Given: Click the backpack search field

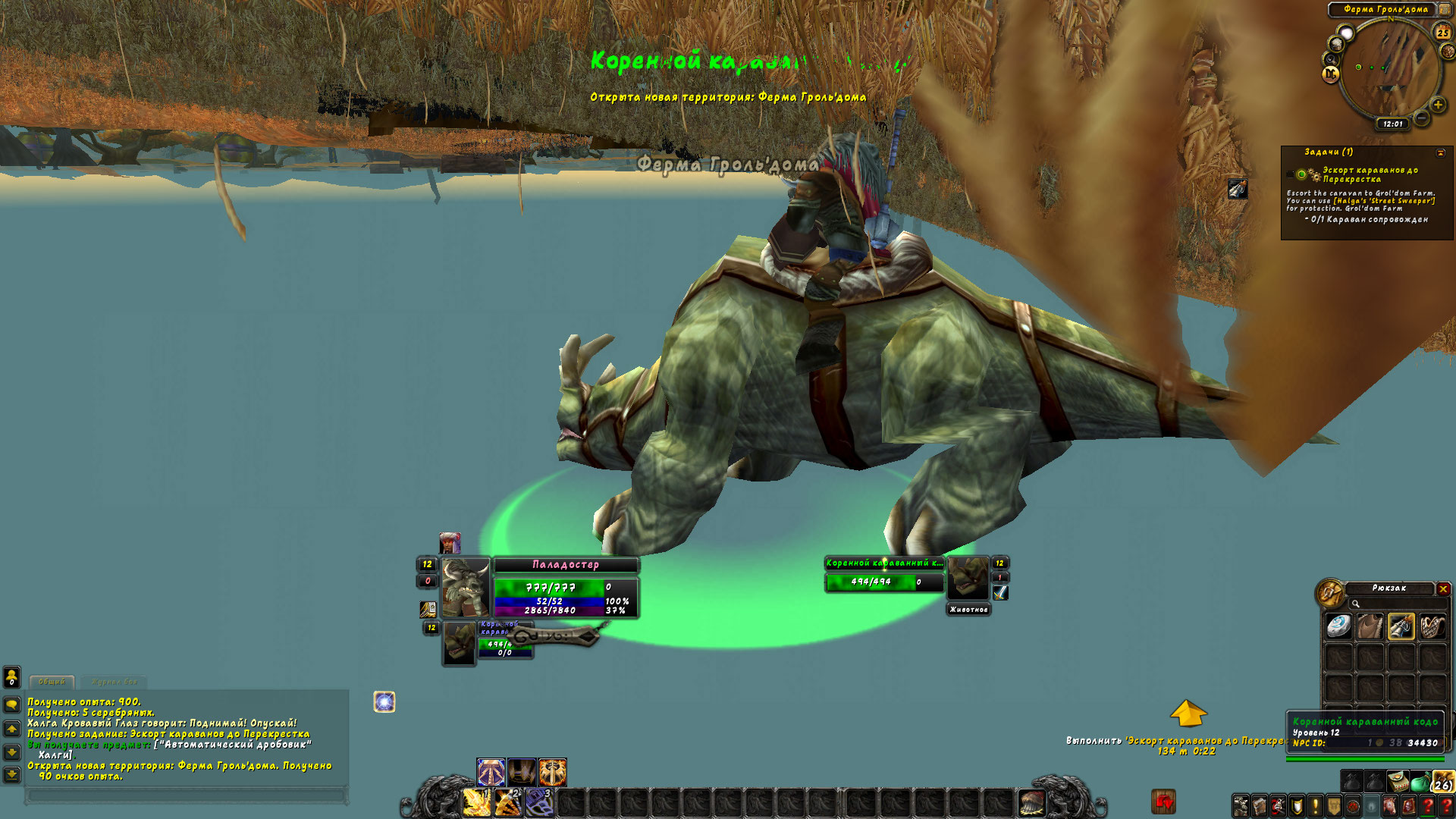Looking at the screenshot, I should [1395, 604].
